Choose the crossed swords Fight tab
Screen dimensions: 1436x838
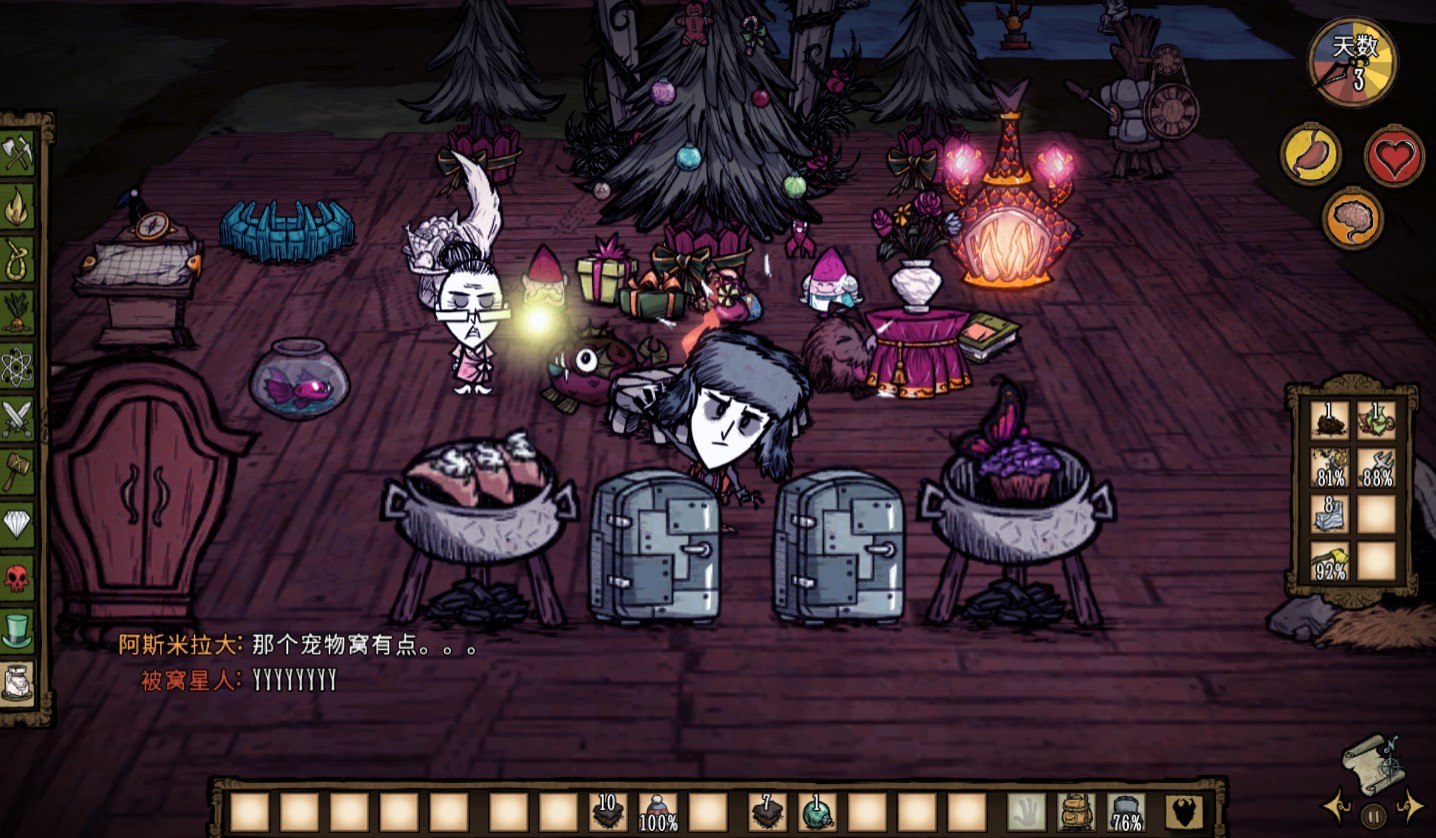click(x=17, y=419)
